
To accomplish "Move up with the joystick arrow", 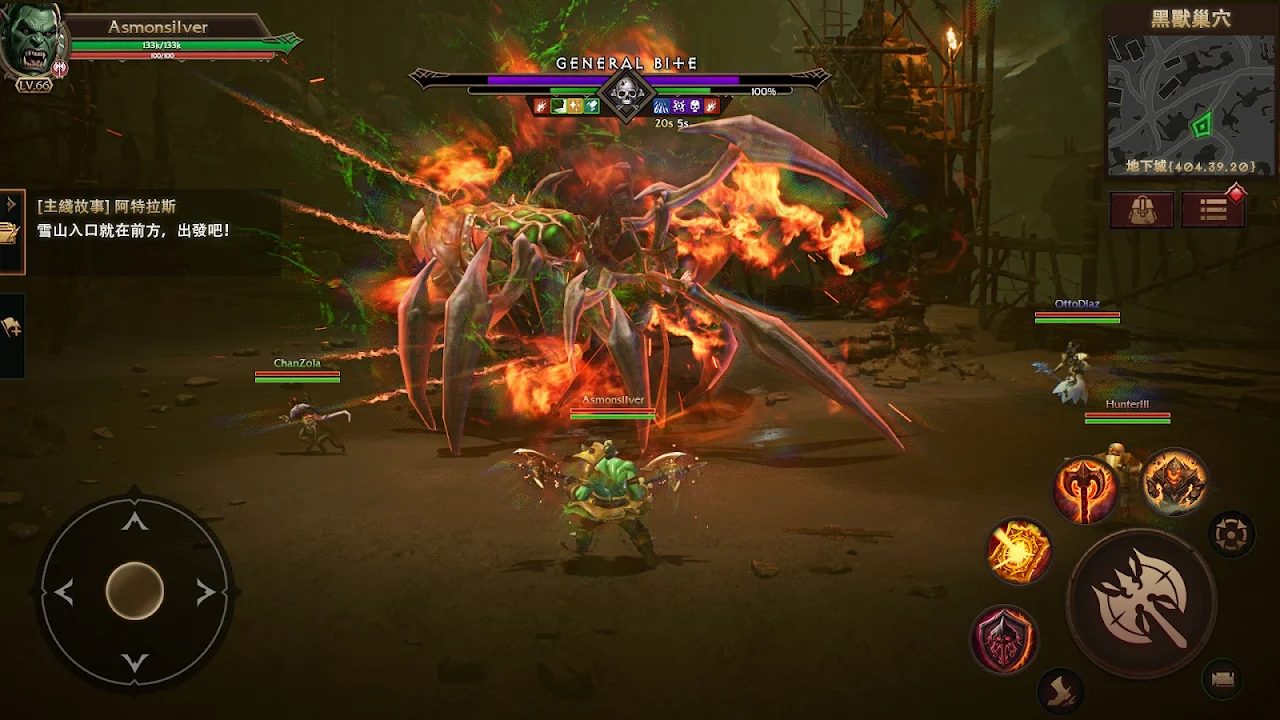I will pos(135,522).
